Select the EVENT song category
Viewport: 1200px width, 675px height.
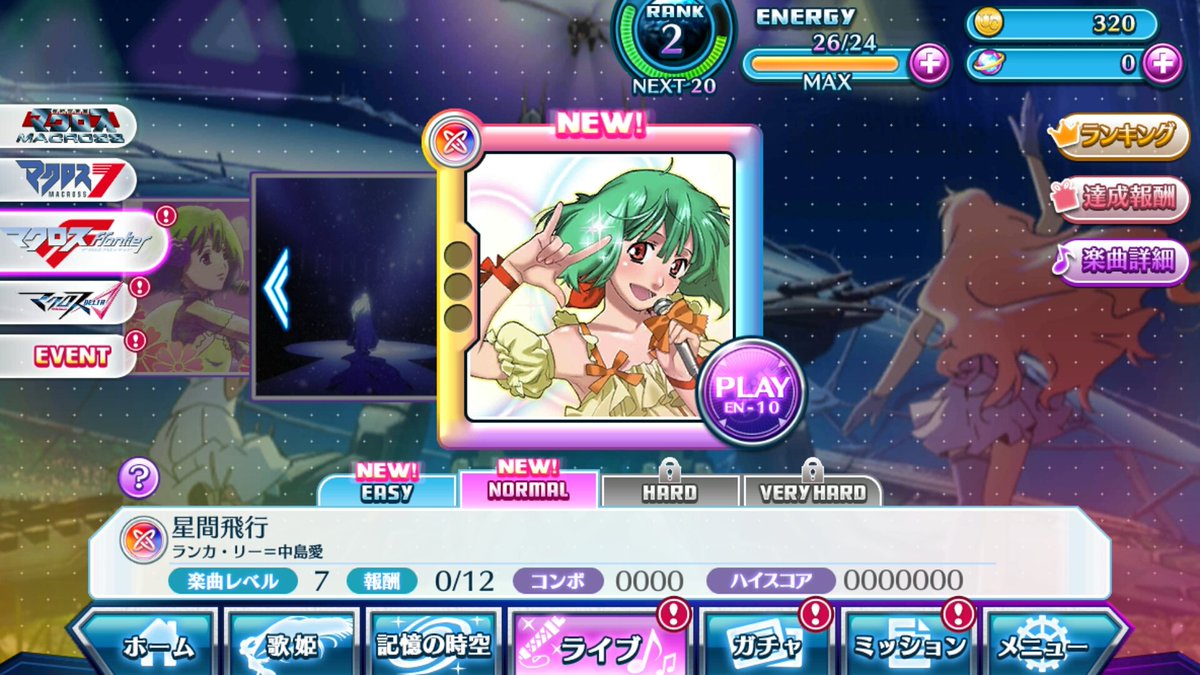68,355
